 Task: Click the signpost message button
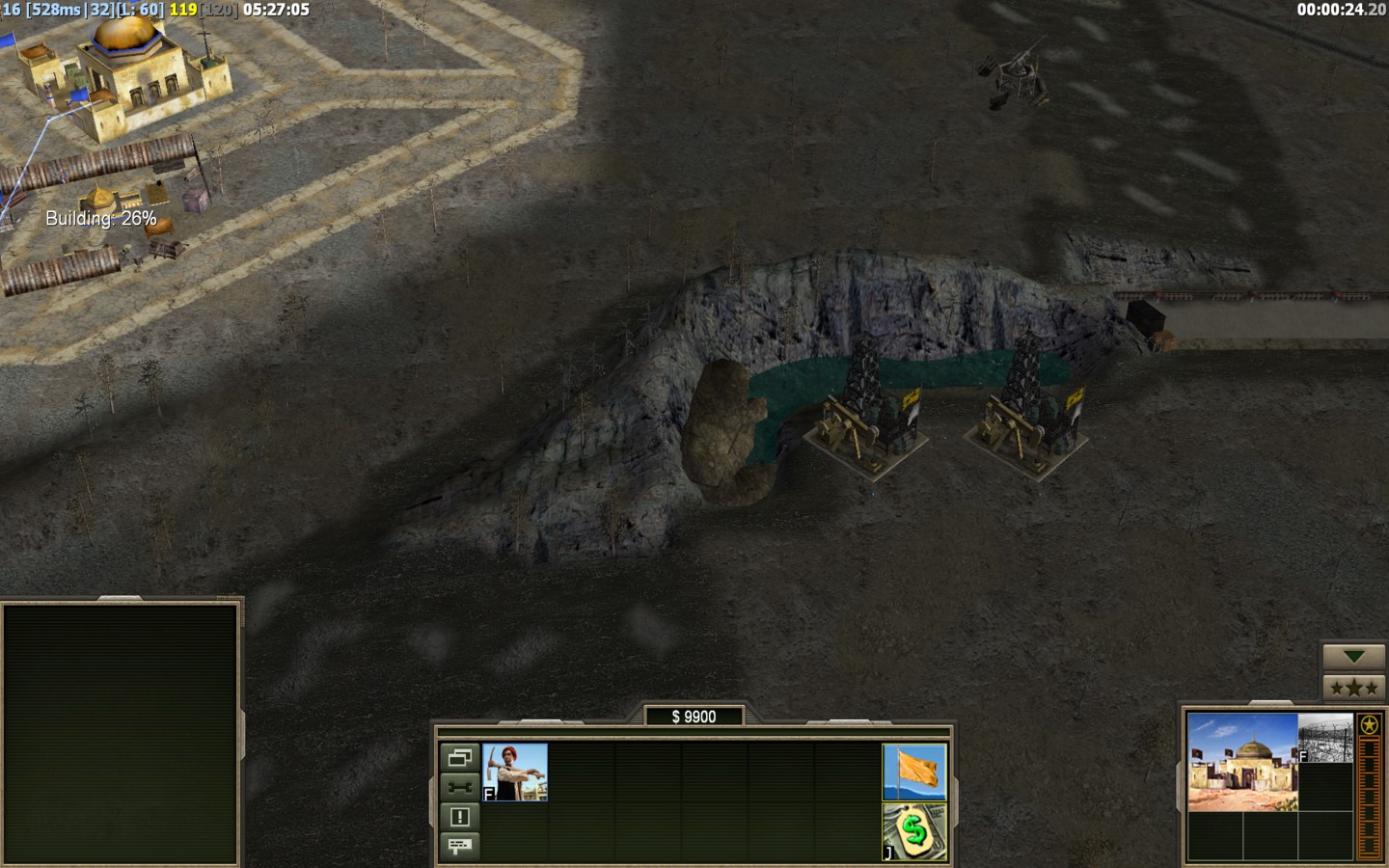(x=459, y=846)
